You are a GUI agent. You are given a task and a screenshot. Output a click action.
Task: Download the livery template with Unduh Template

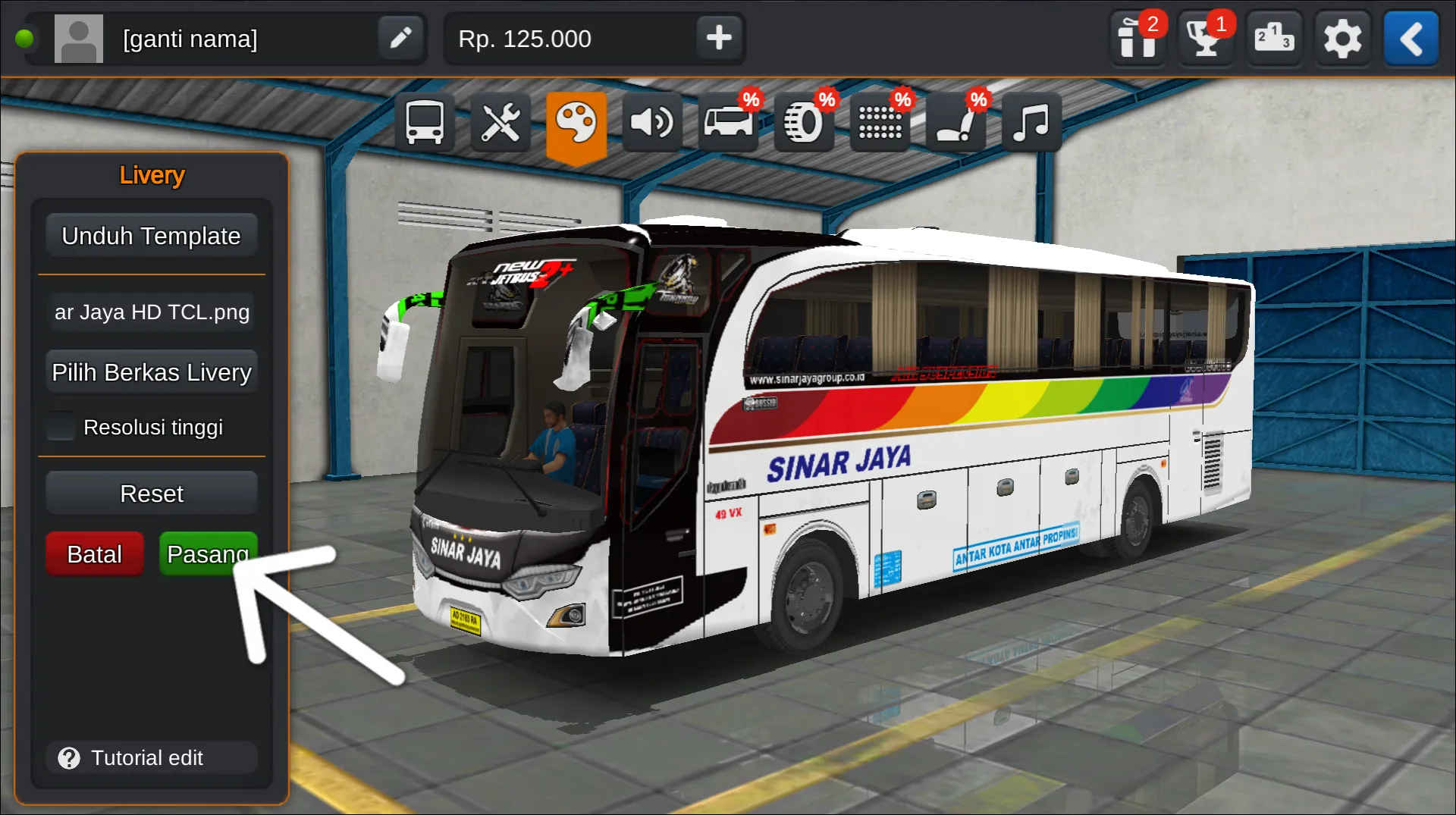pos(151,236)
